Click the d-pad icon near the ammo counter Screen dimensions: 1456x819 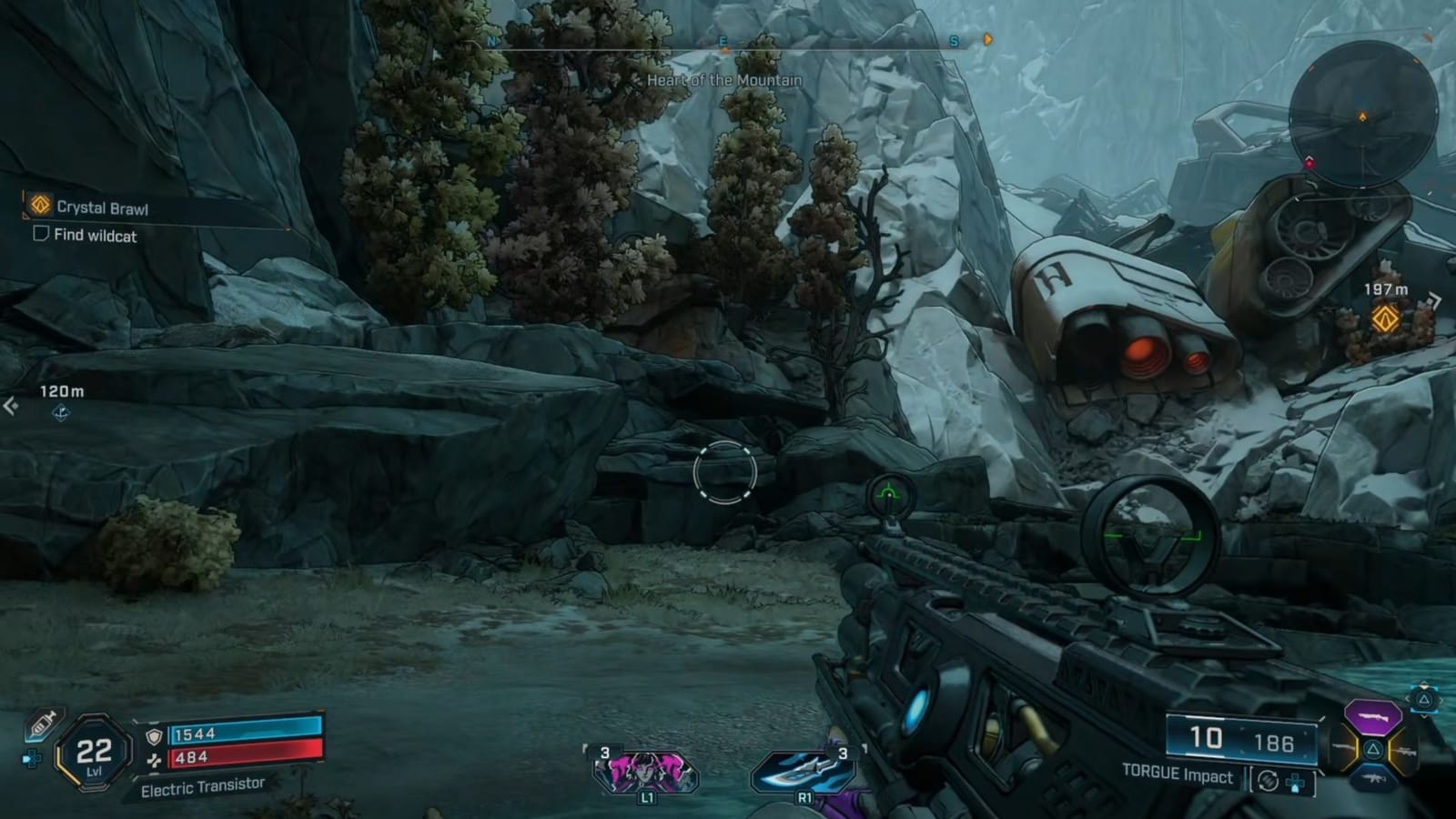point(1295,783)
